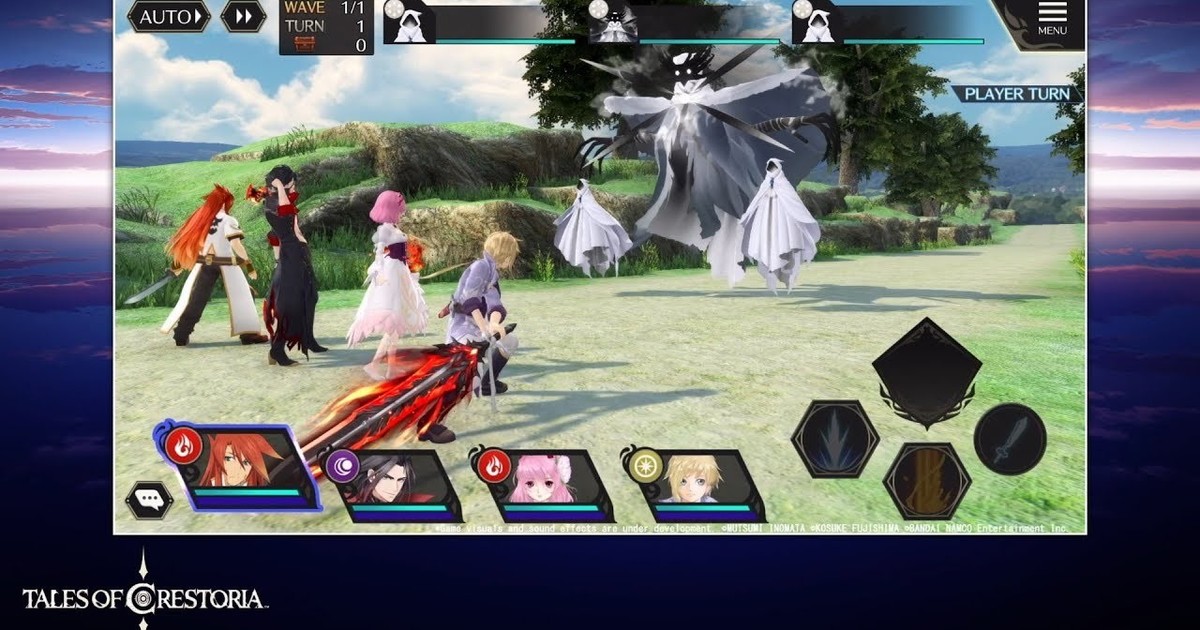Activate the fast-forward speed button
The image size is (1200, 630).
243,17
